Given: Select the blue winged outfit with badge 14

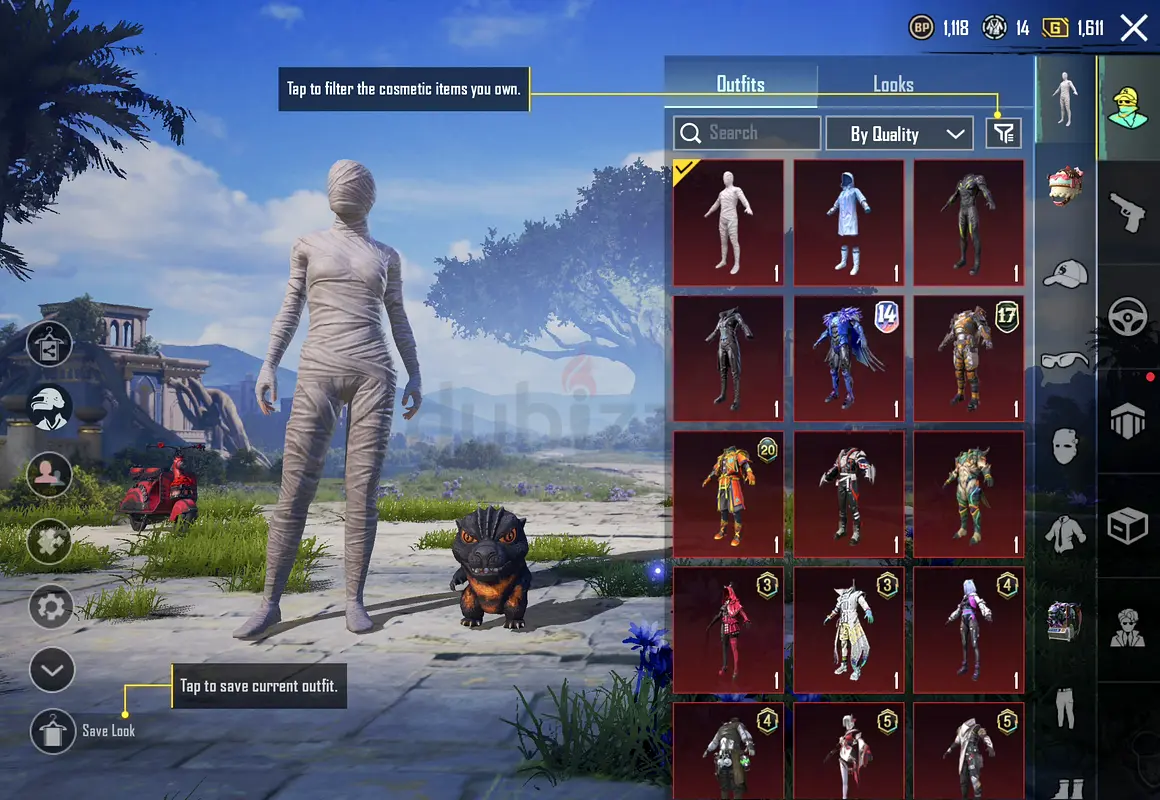Looking at the screenshot, I should (848, 358).
